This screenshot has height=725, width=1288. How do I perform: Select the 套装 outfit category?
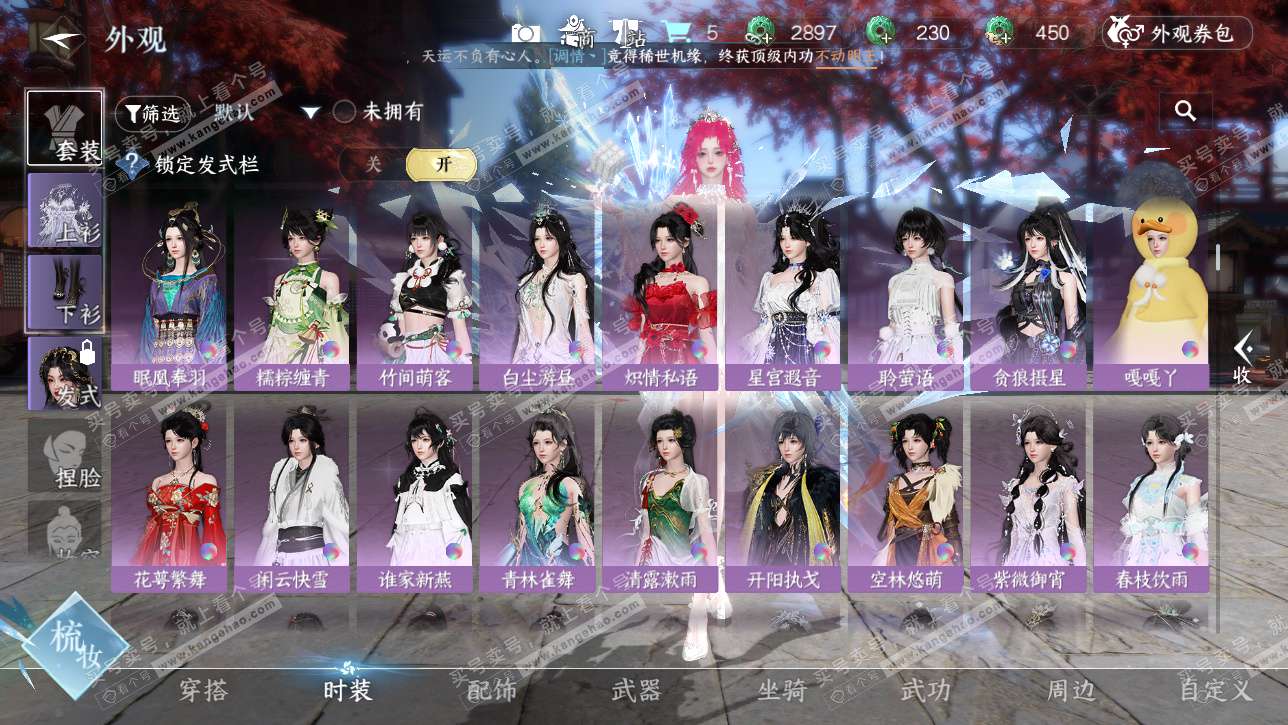65,128
